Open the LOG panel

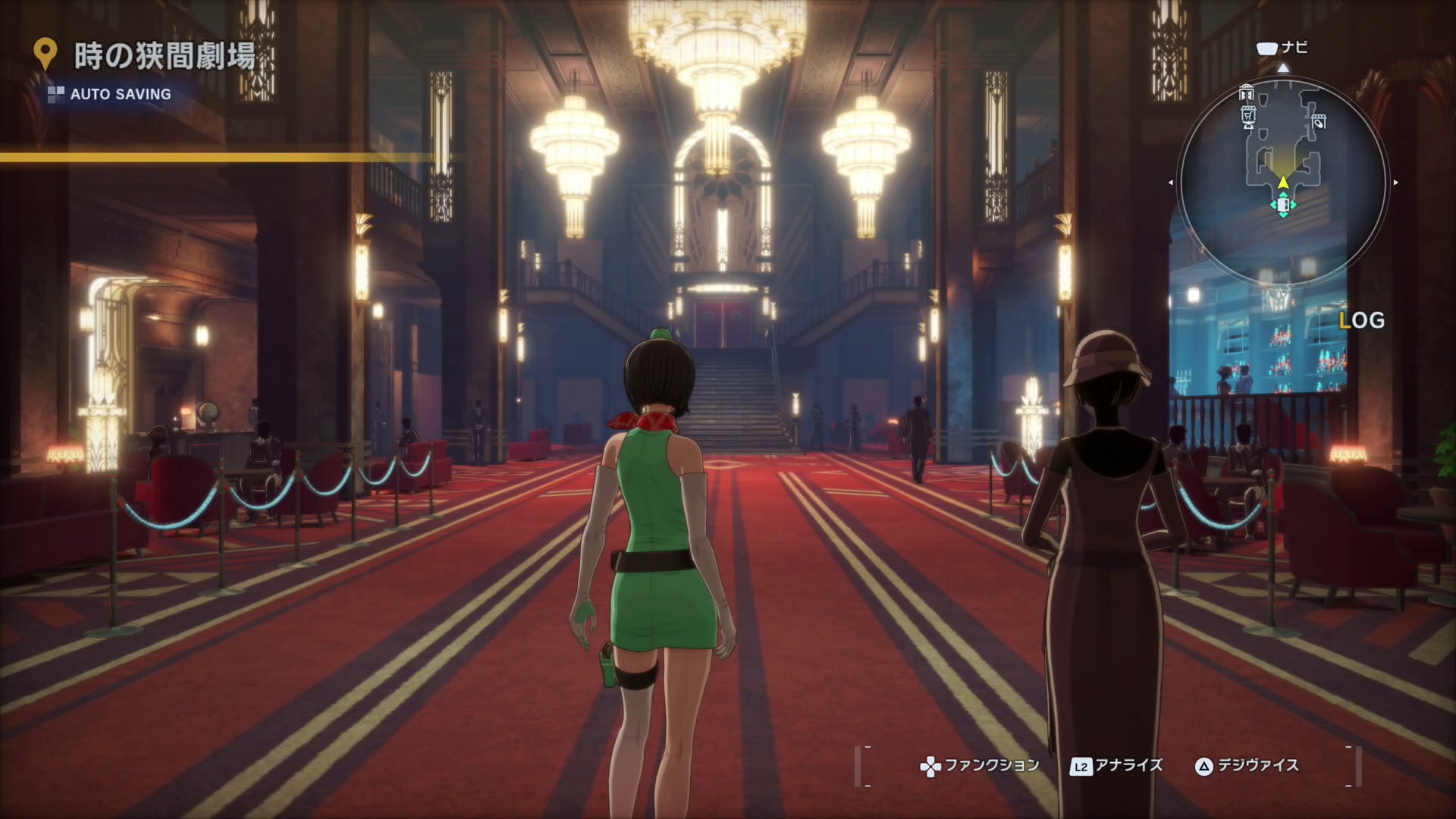[1362, 321]
